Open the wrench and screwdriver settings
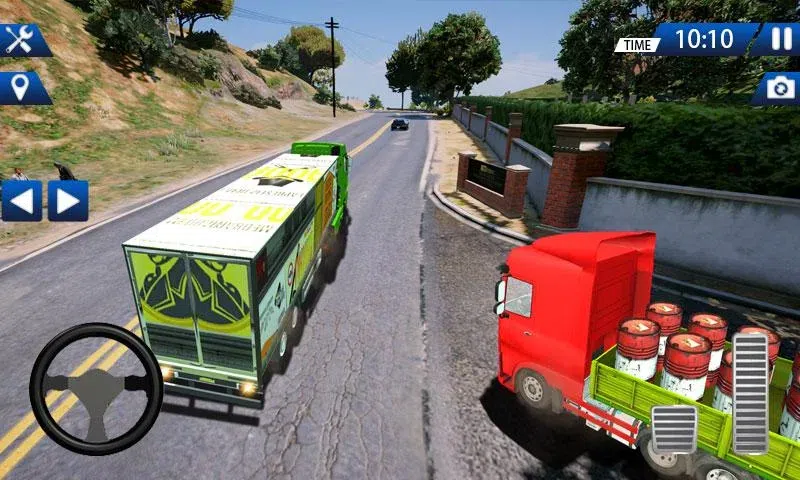 click(x=22, y=40)
